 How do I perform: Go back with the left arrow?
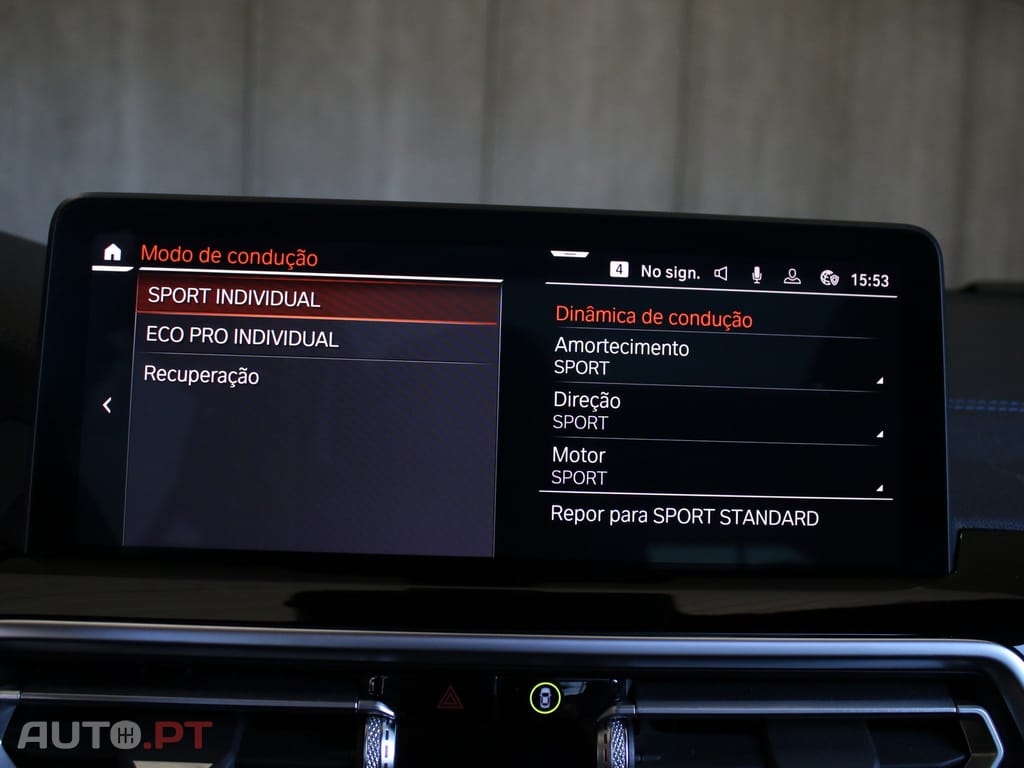coord(107,405)
